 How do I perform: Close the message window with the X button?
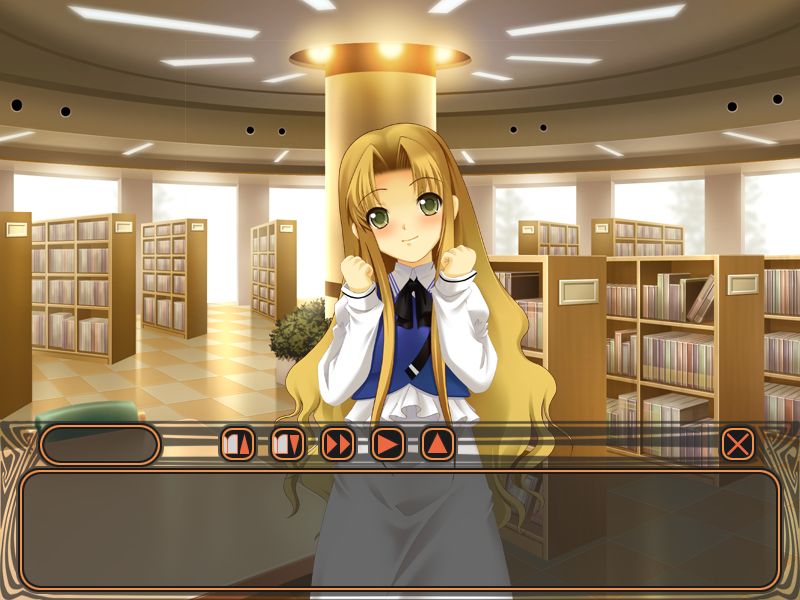coord(737,443)
